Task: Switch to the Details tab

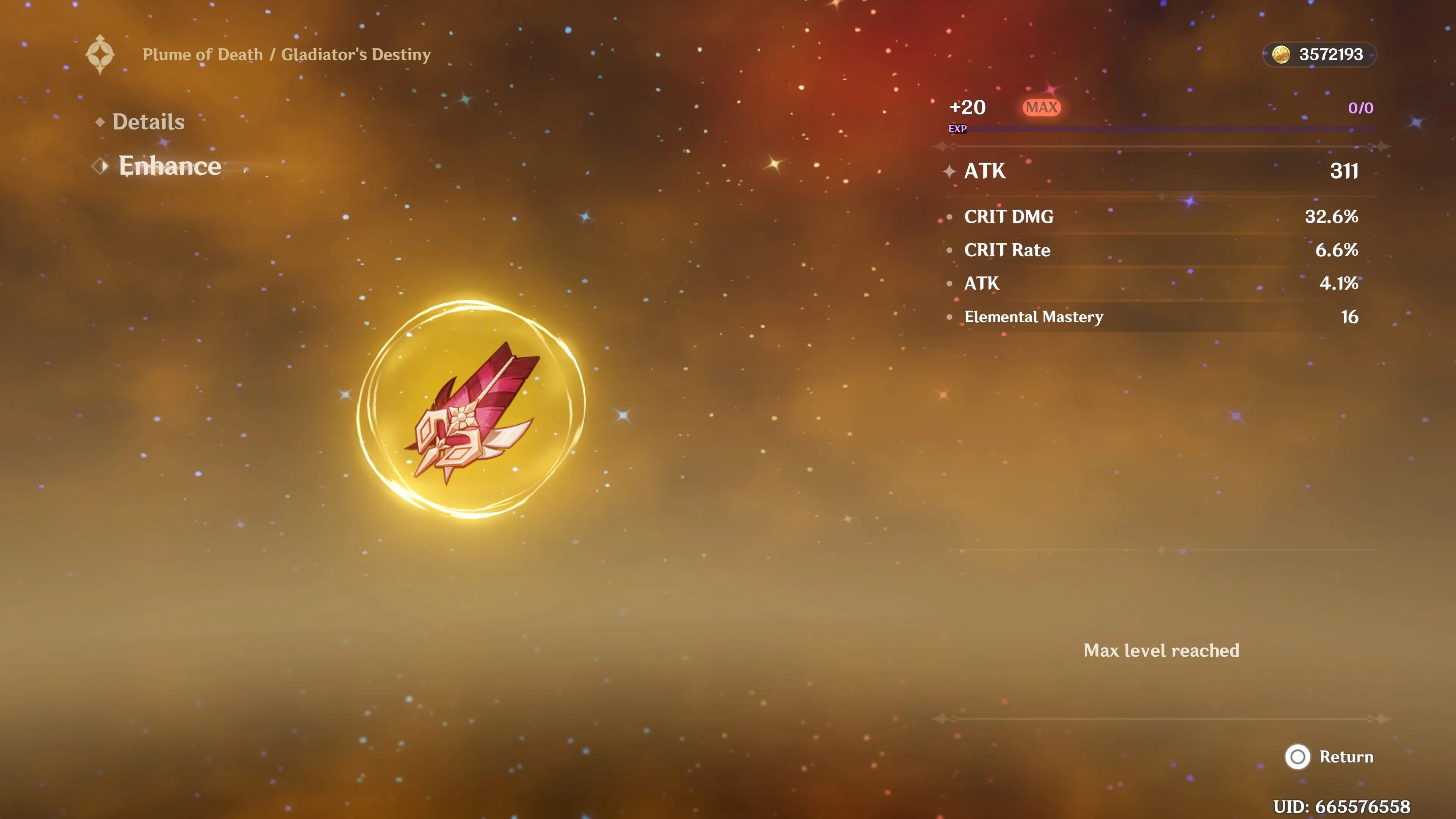Action: tap(148, 121)
